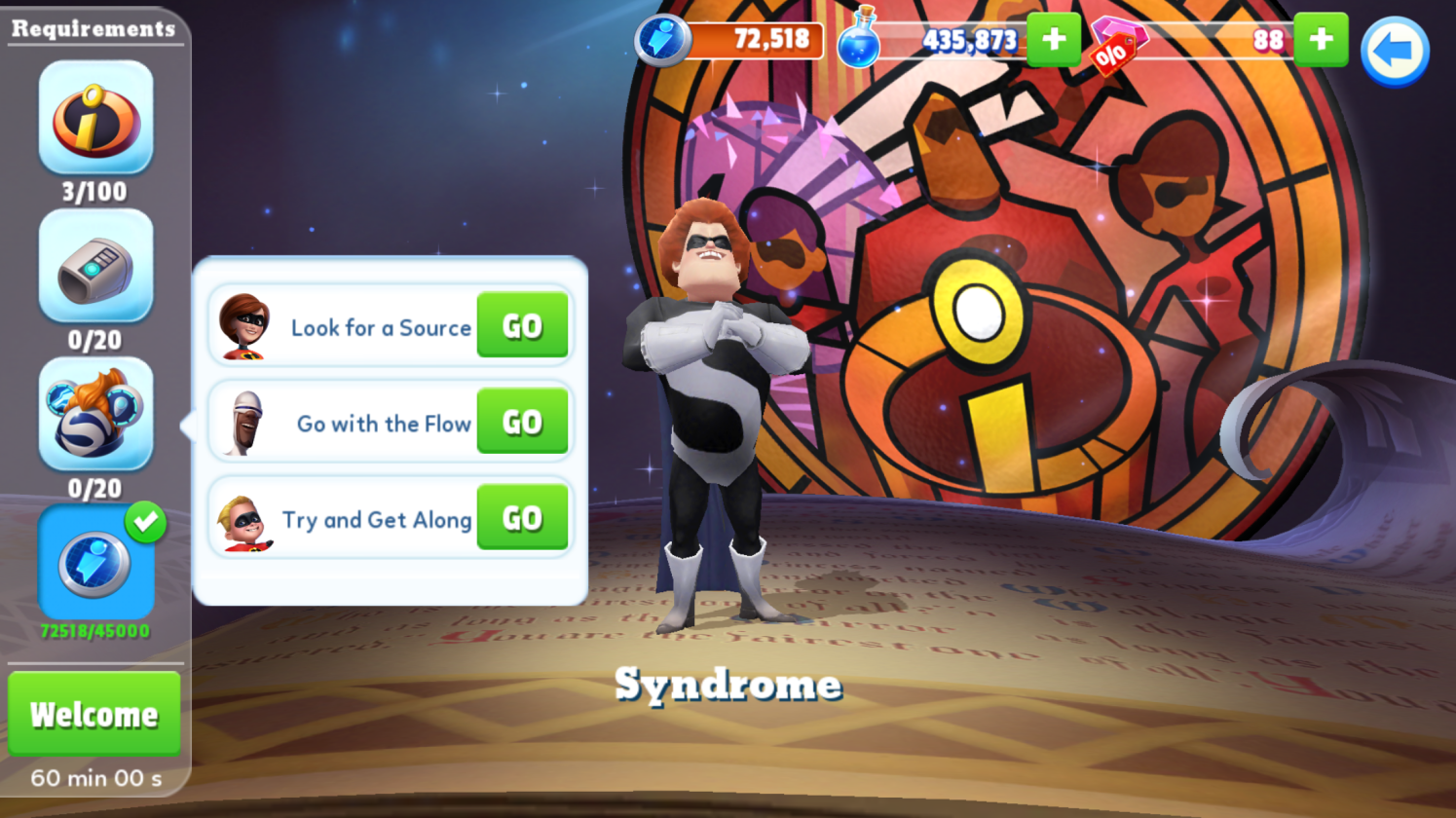
Task: Select the remote control token requirement
Action: [x=95, y=267]
